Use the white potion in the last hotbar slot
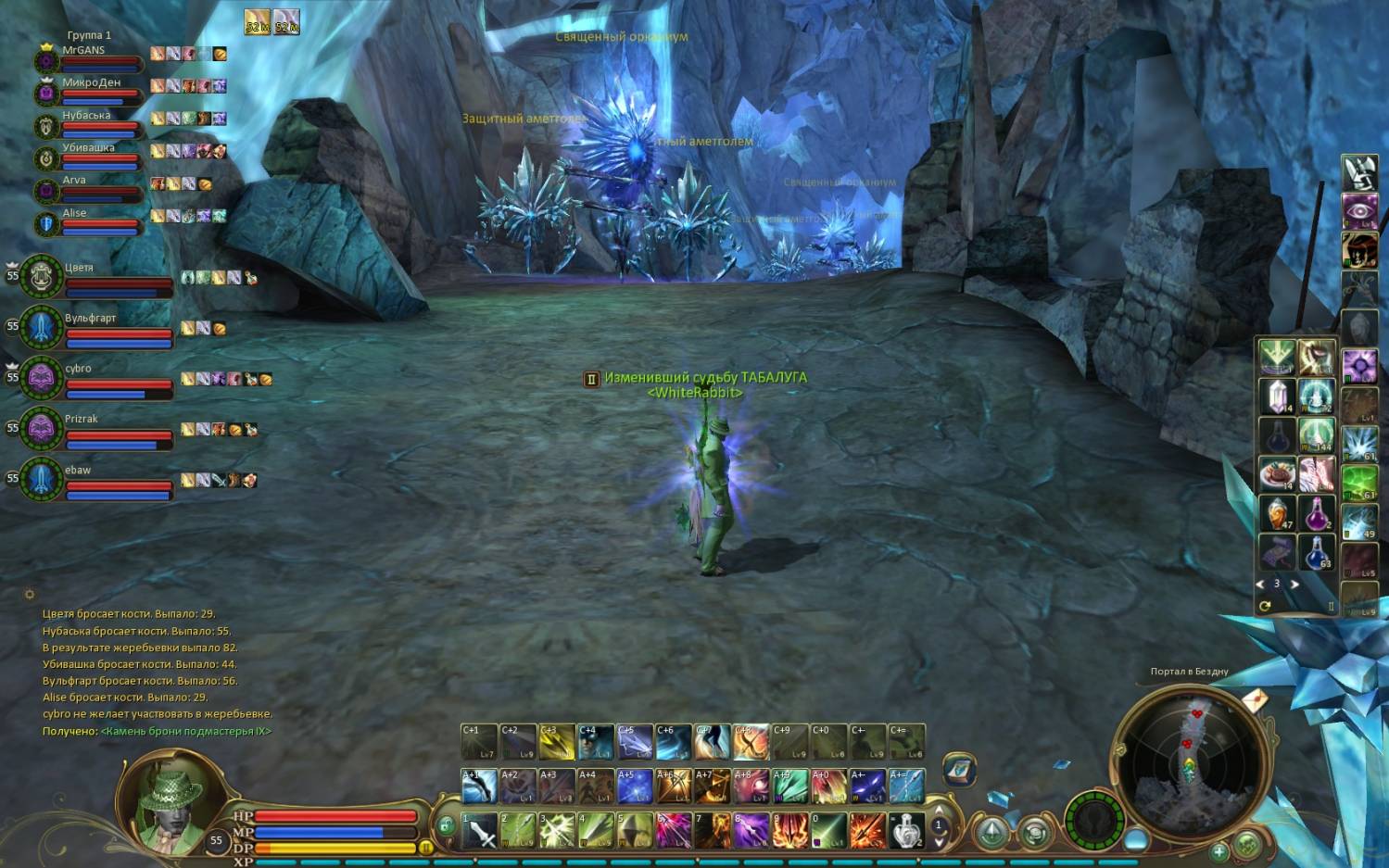This screenshot has height=868, width=1389. (906, 831)
